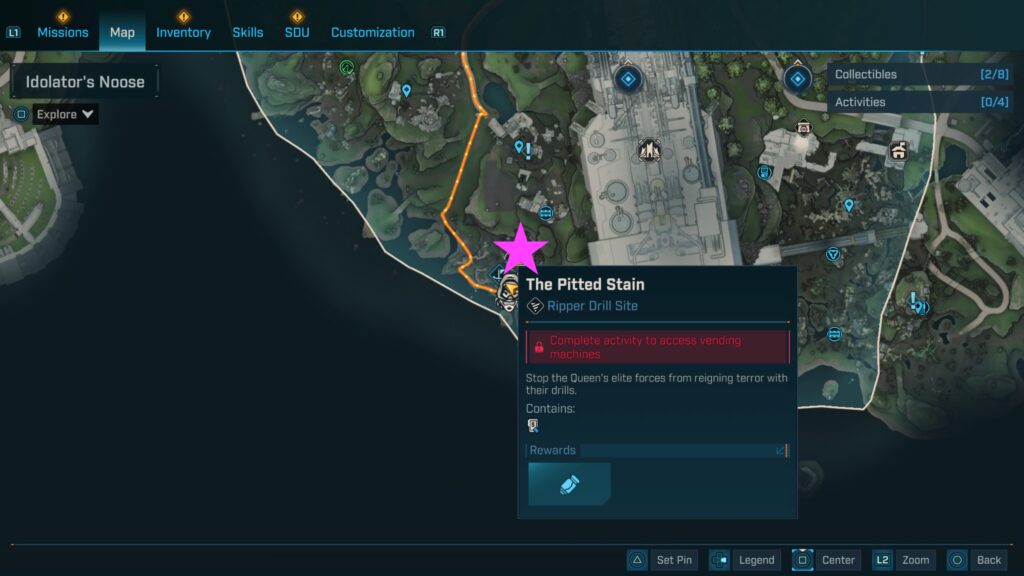Open the Inventory tab
Screen dimensions: 1024x576
pyautogui.click(x=183, y=32)
